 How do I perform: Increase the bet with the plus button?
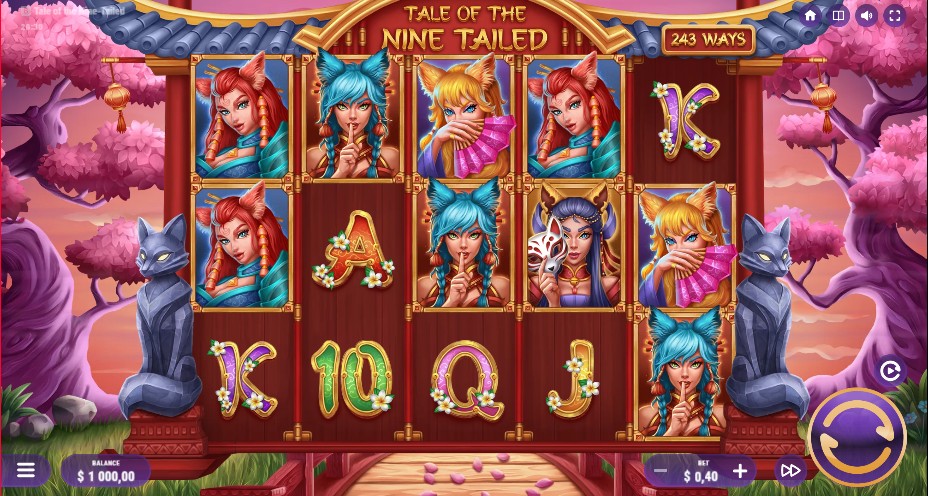click(x=740, y=470)
